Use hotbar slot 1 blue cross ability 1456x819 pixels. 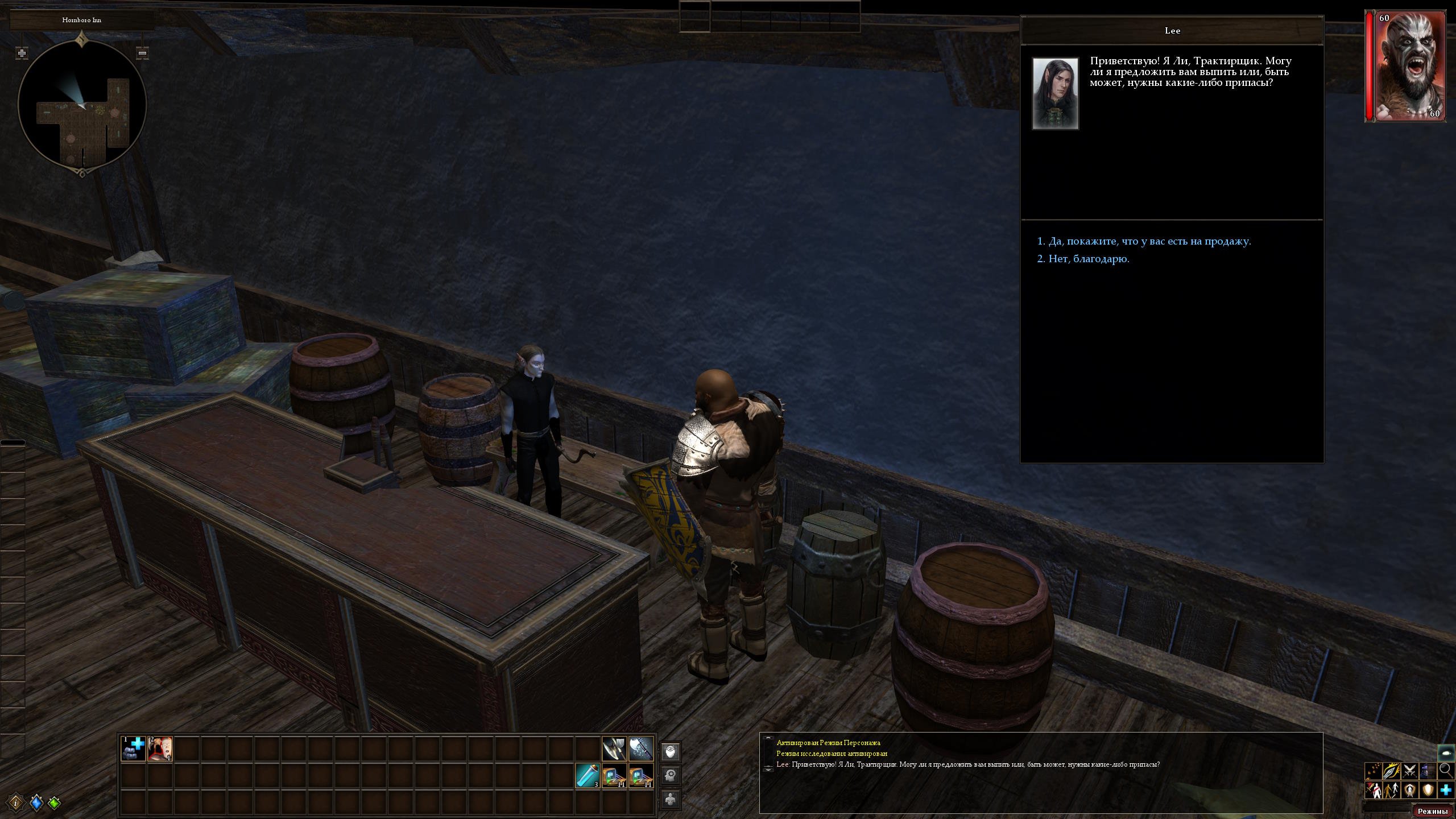134,748
